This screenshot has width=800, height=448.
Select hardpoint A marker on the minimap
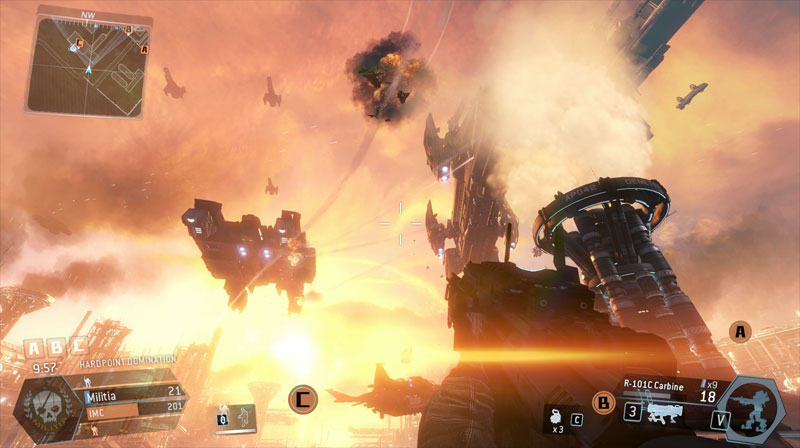pyautogui.click(x=145, y=48)
